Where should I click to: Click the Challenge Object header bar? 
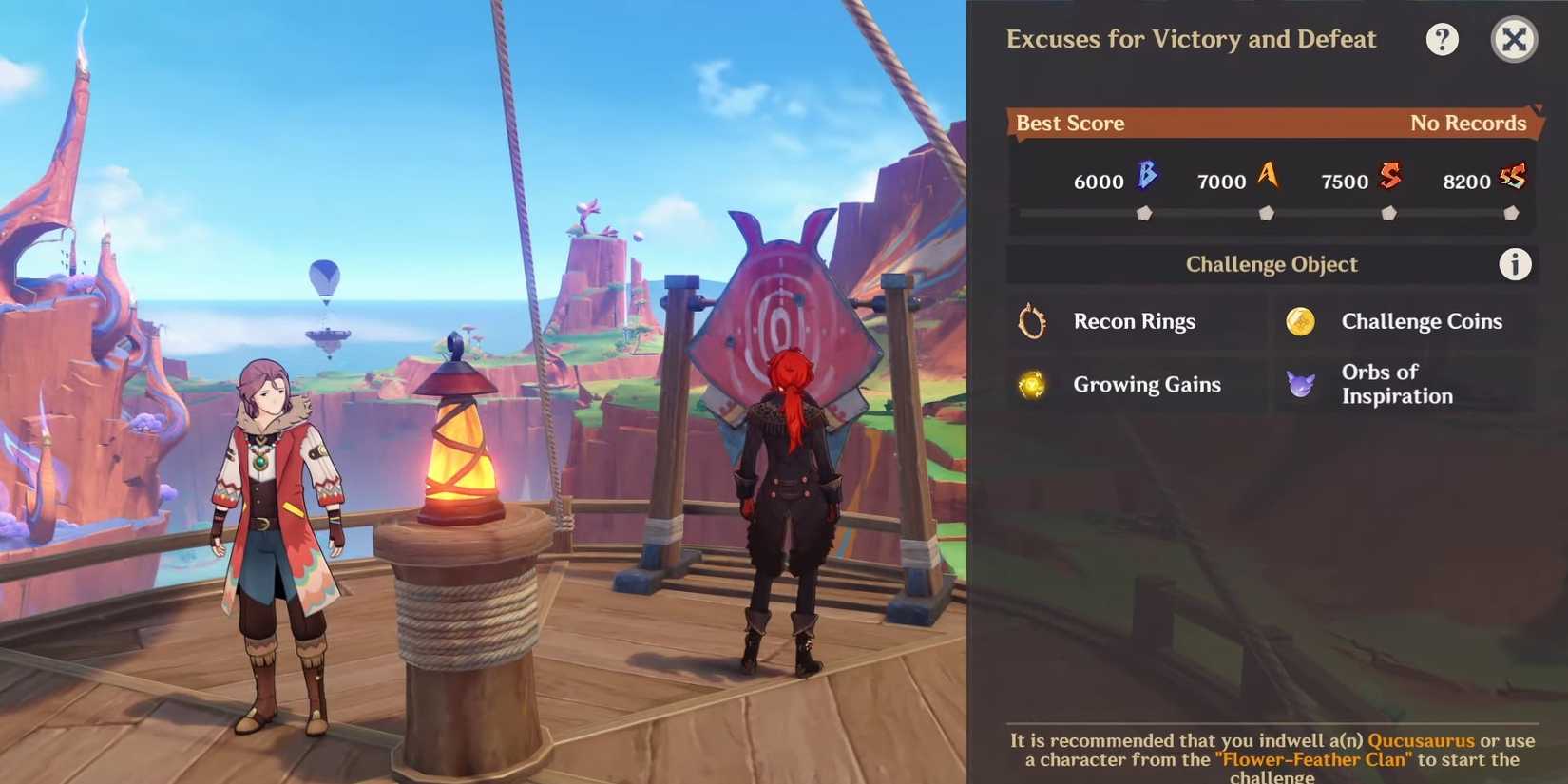[x=1272, y=264]
